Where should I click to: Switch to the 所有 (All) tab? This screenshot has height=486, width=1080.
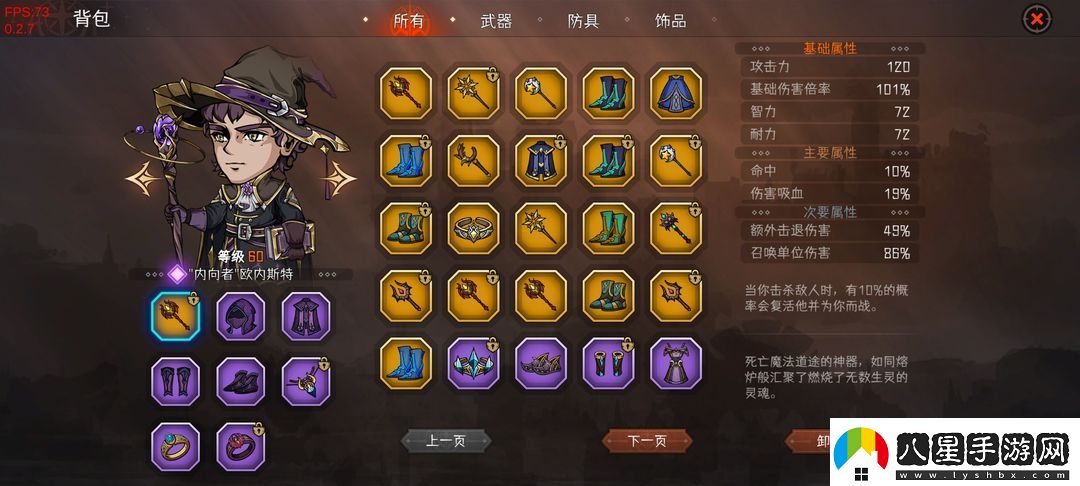pos(408,21)
